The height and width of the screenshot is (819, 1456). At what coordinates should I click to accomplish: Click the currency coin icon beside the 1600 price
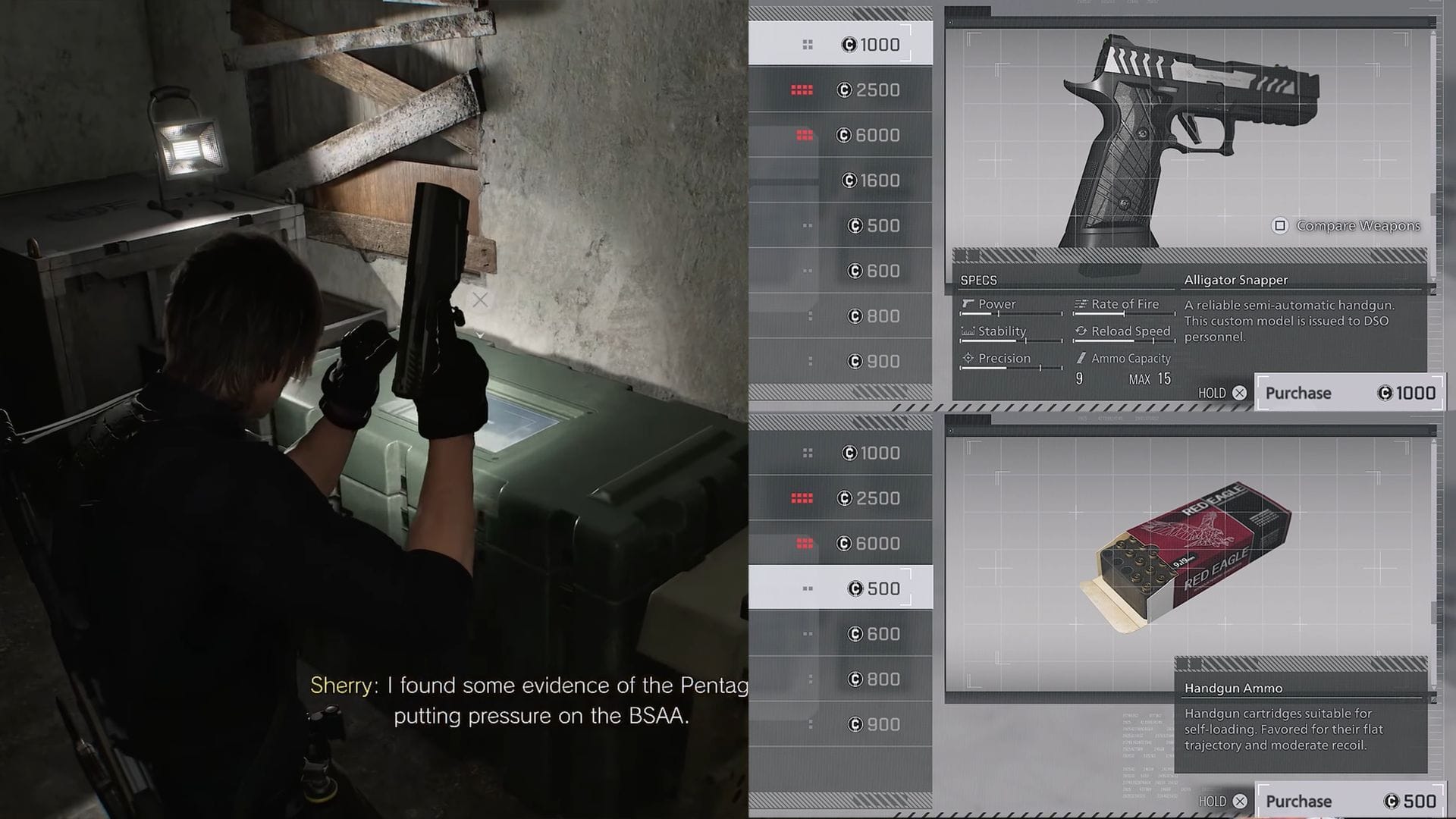click(851, 180)
